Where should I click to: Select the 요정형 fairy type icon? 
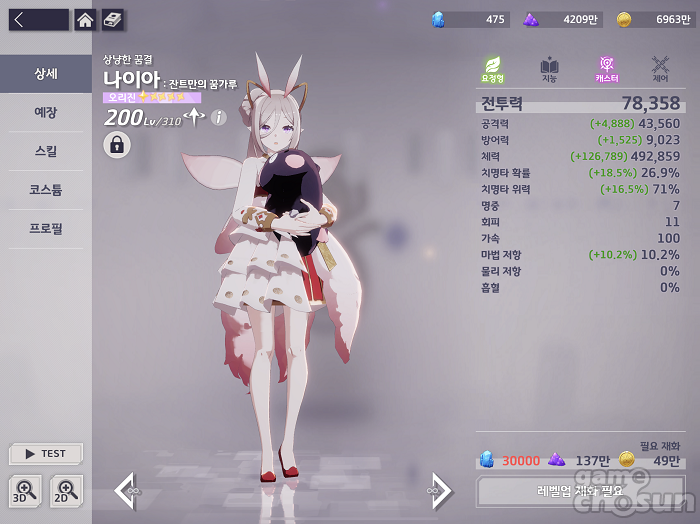(493, 69)
